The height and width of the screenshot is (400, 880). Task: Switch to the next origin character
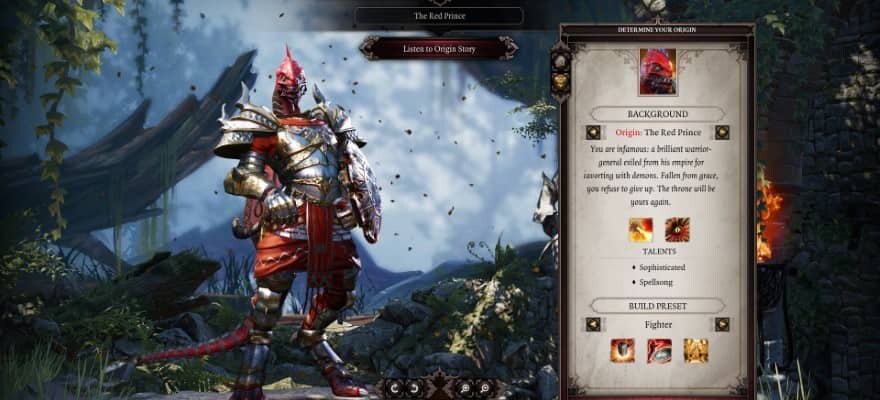[722, 132]
